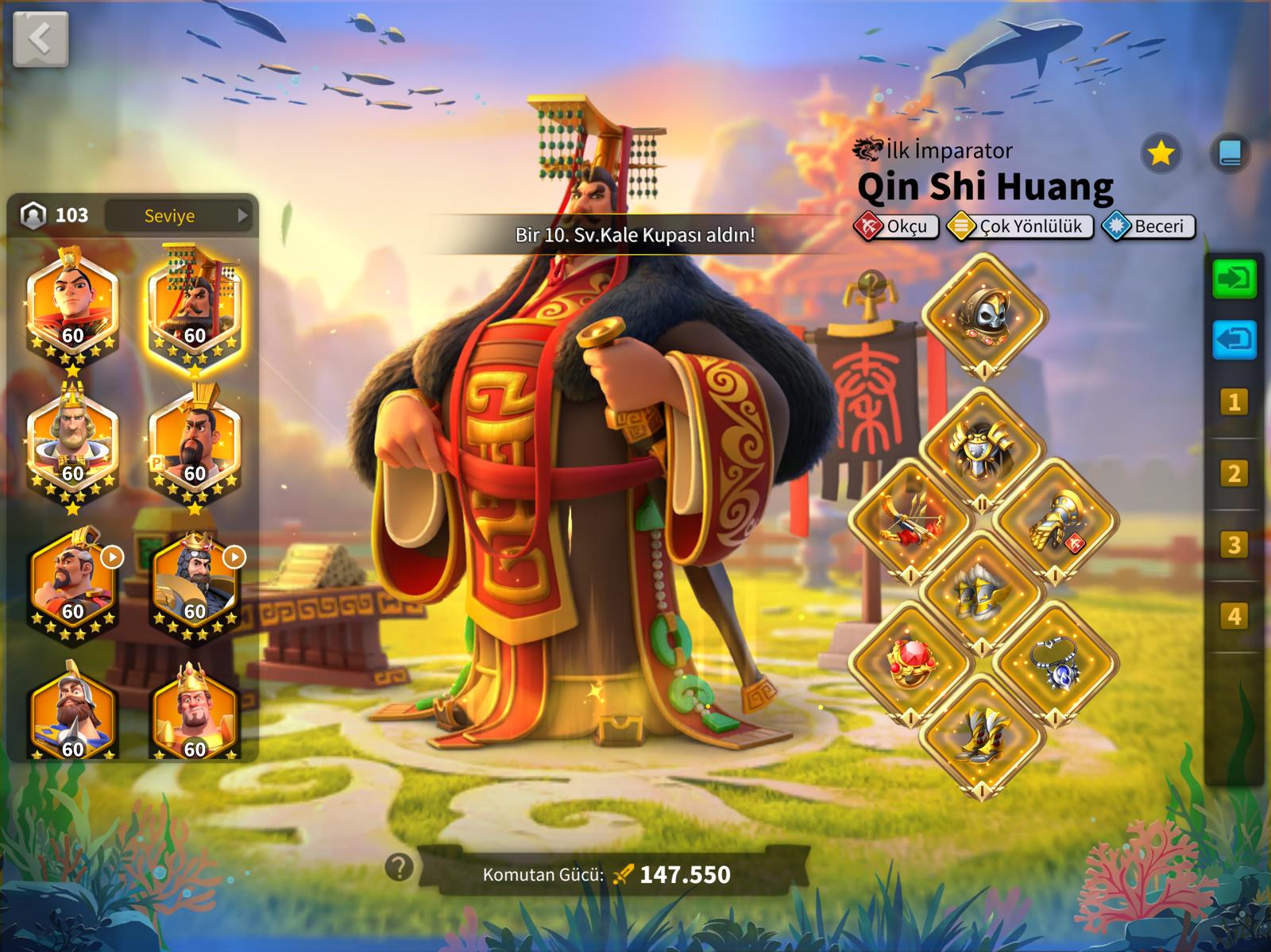Screen dimensions: 1271x952
Task: Go back using the arrow button
Action: [x=40, y=37]
